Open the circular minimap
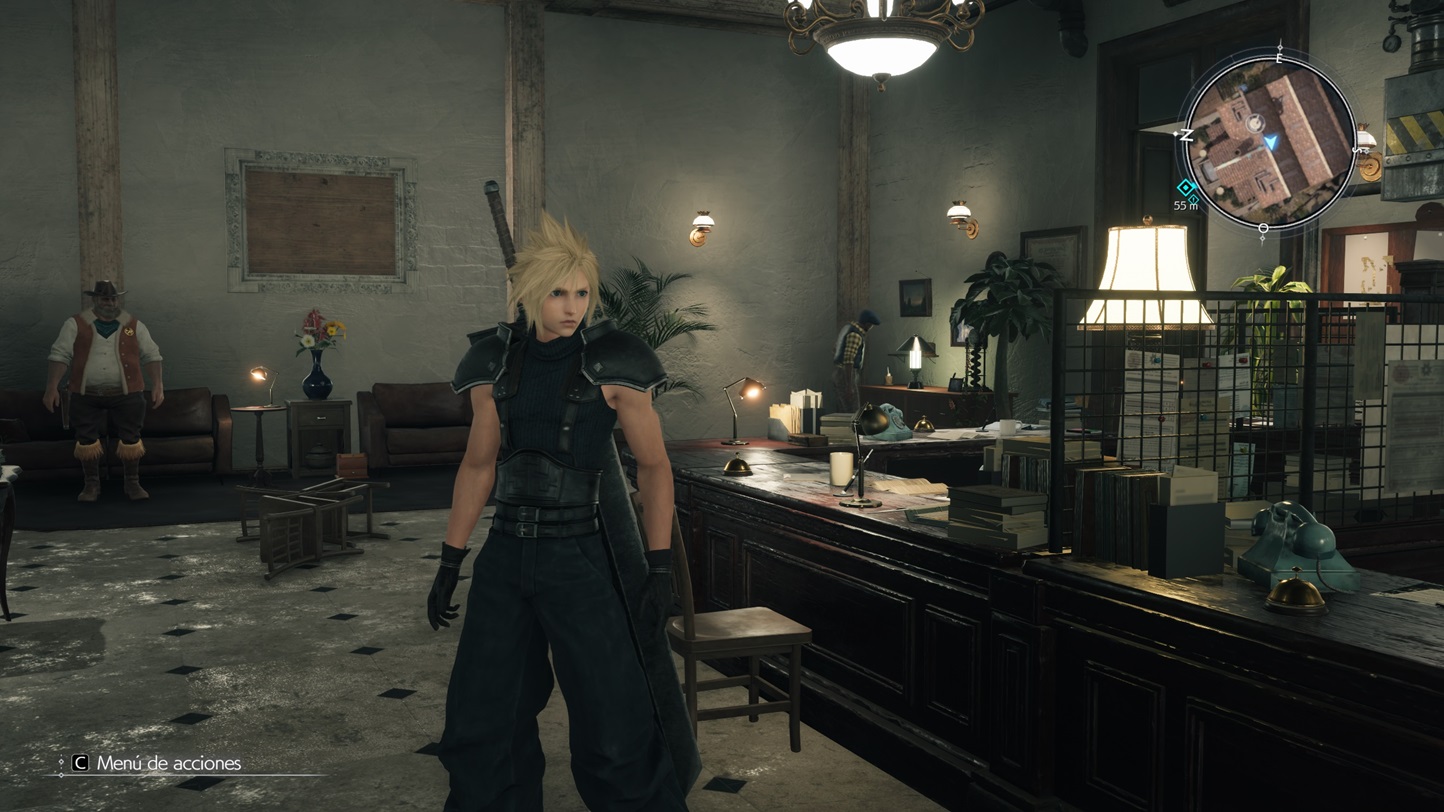The width and height of the screenshot is (1444, 812). pos(1269,142)
